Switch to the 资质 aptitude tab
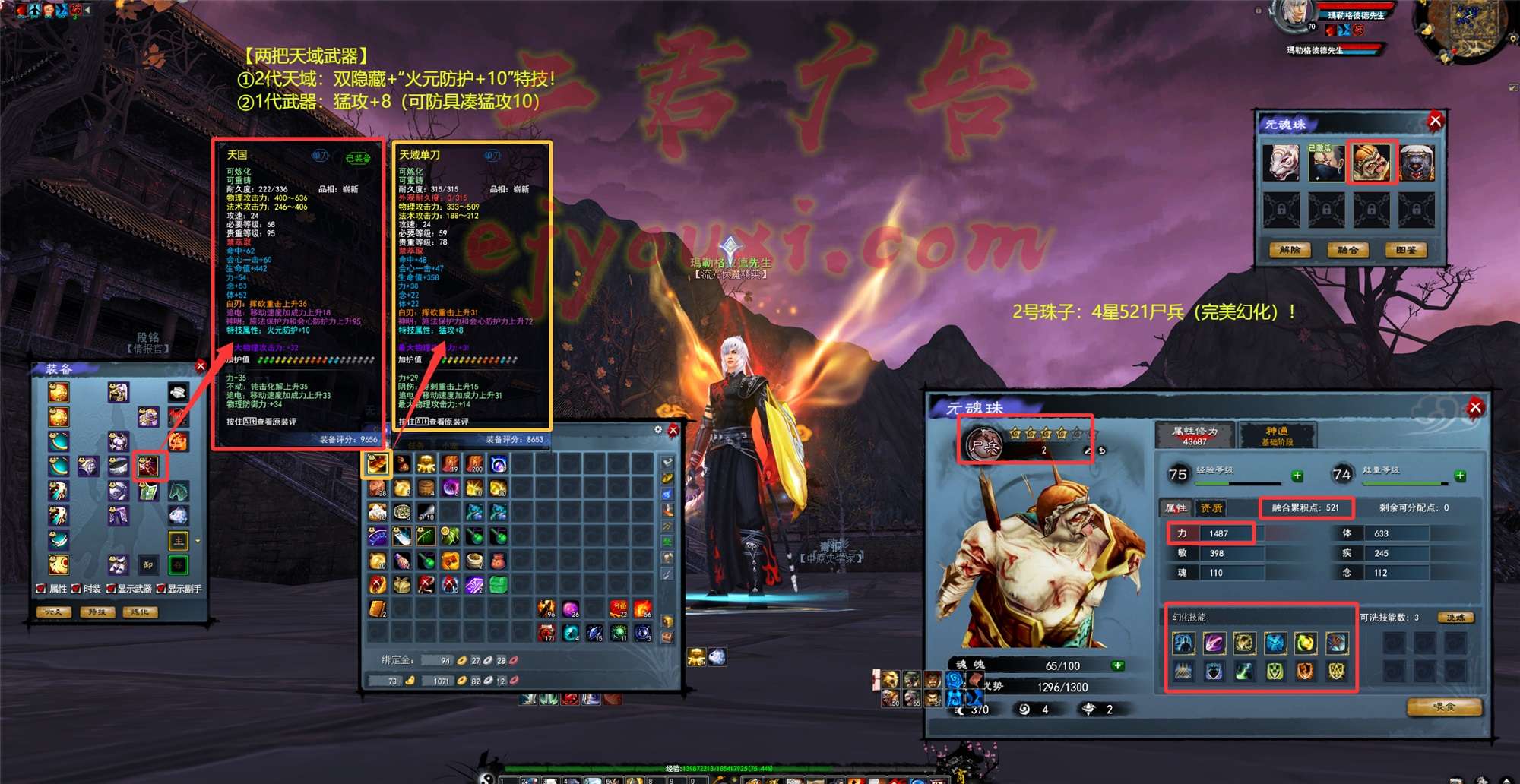 tap(1211, 507)
